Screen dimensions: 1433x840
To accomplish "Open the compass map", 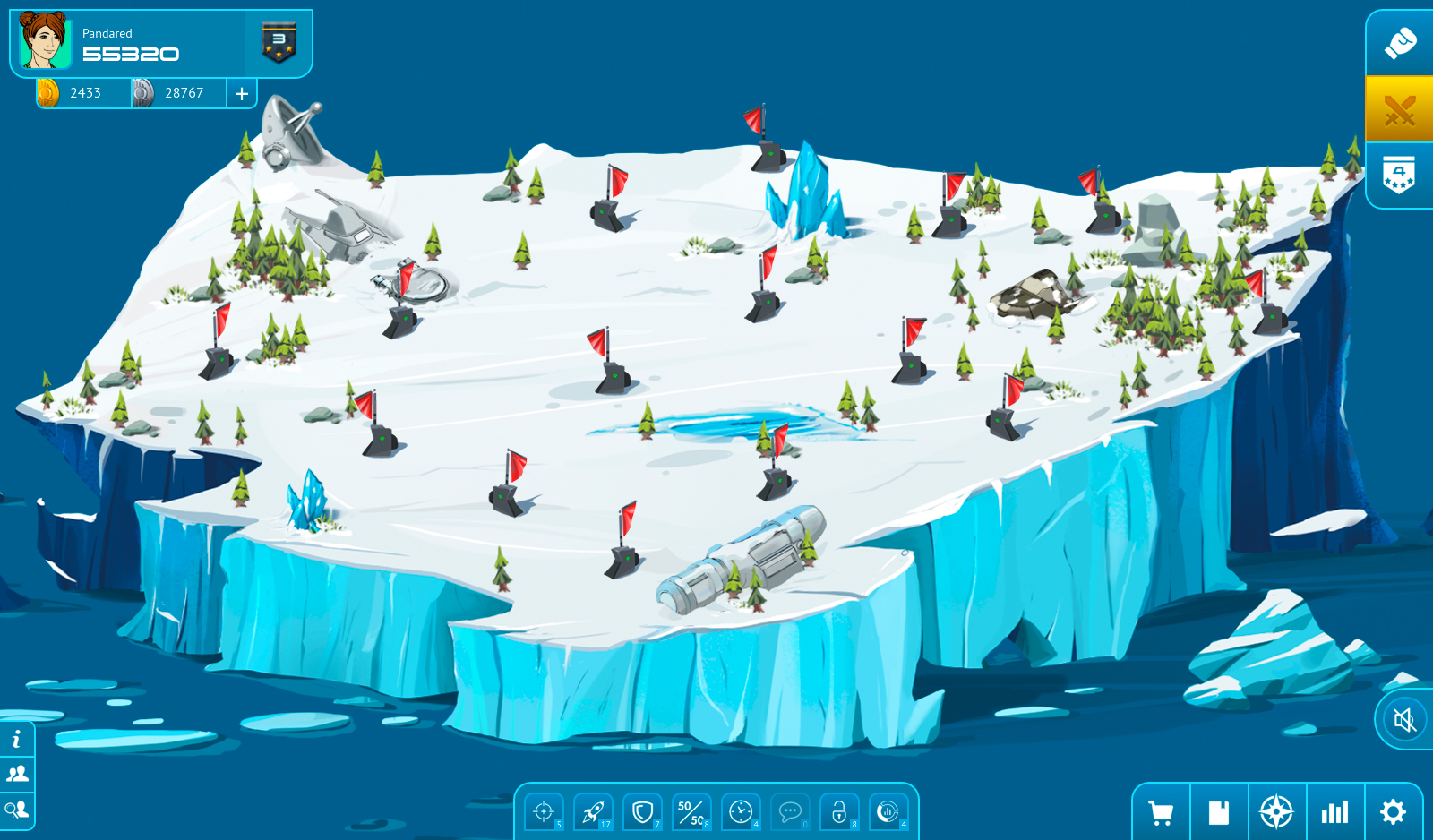I will coord(1276,812).
